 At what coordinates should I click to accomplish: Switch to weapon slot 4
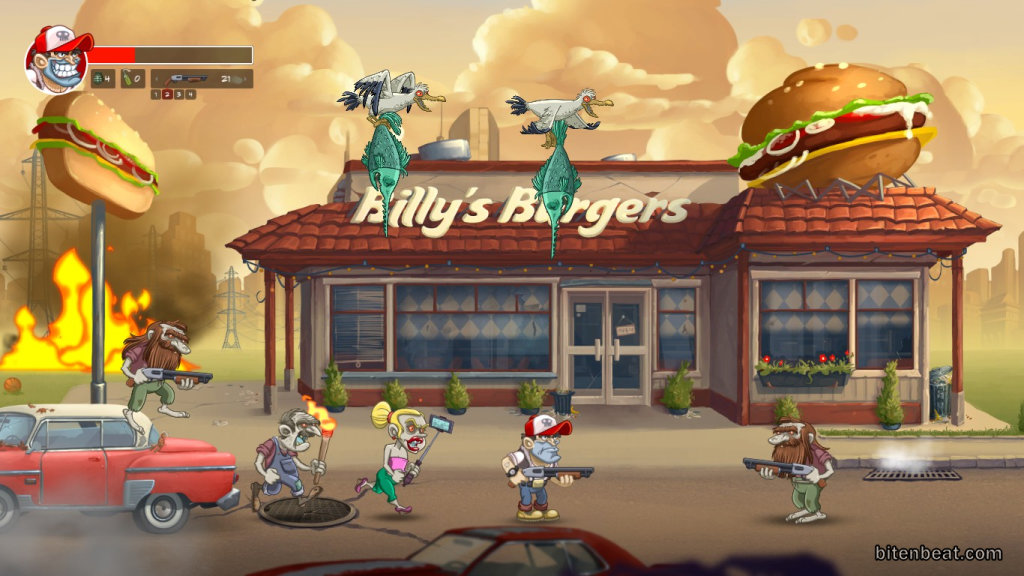[x=190, y=94]
